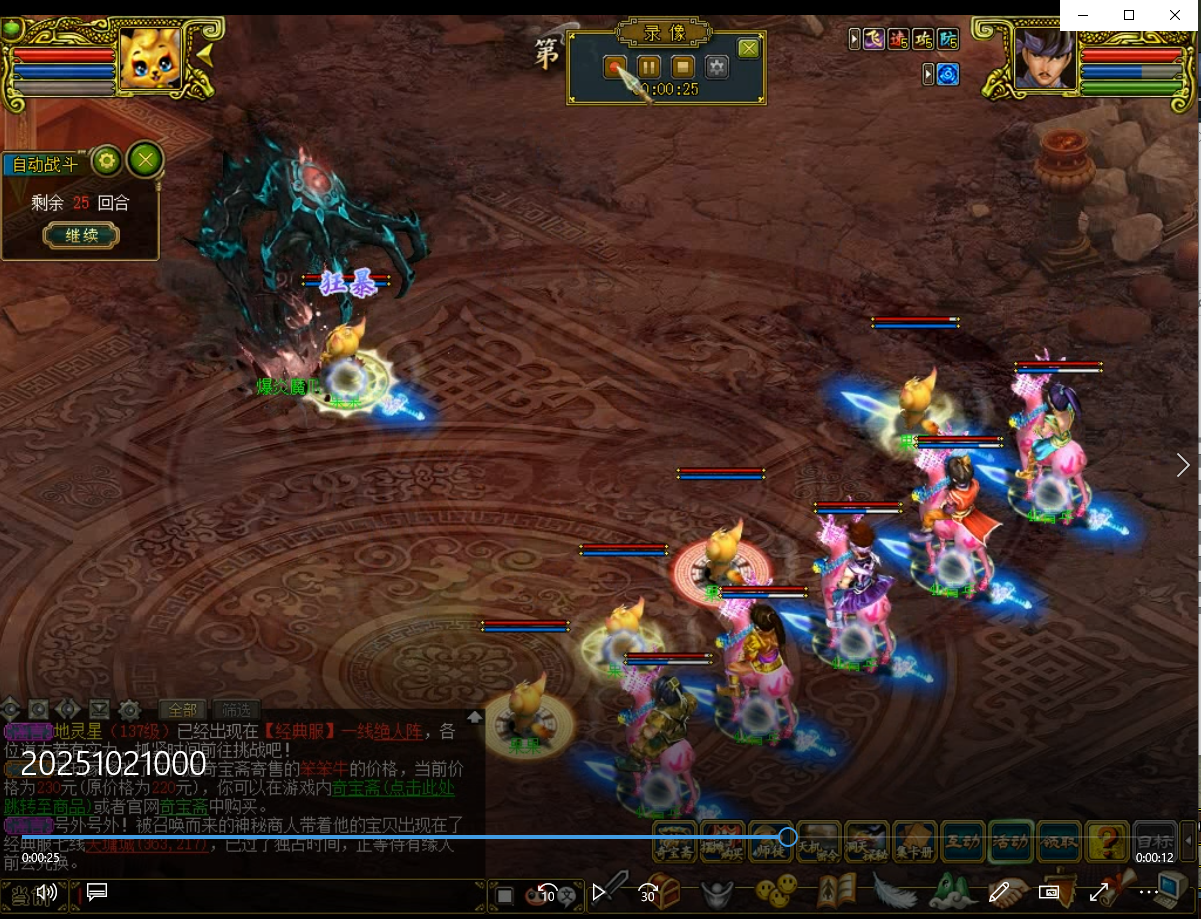Viewport: 1201px width, 919px height.
Task: Maximize the video player window
Action: coord(1129,15)
